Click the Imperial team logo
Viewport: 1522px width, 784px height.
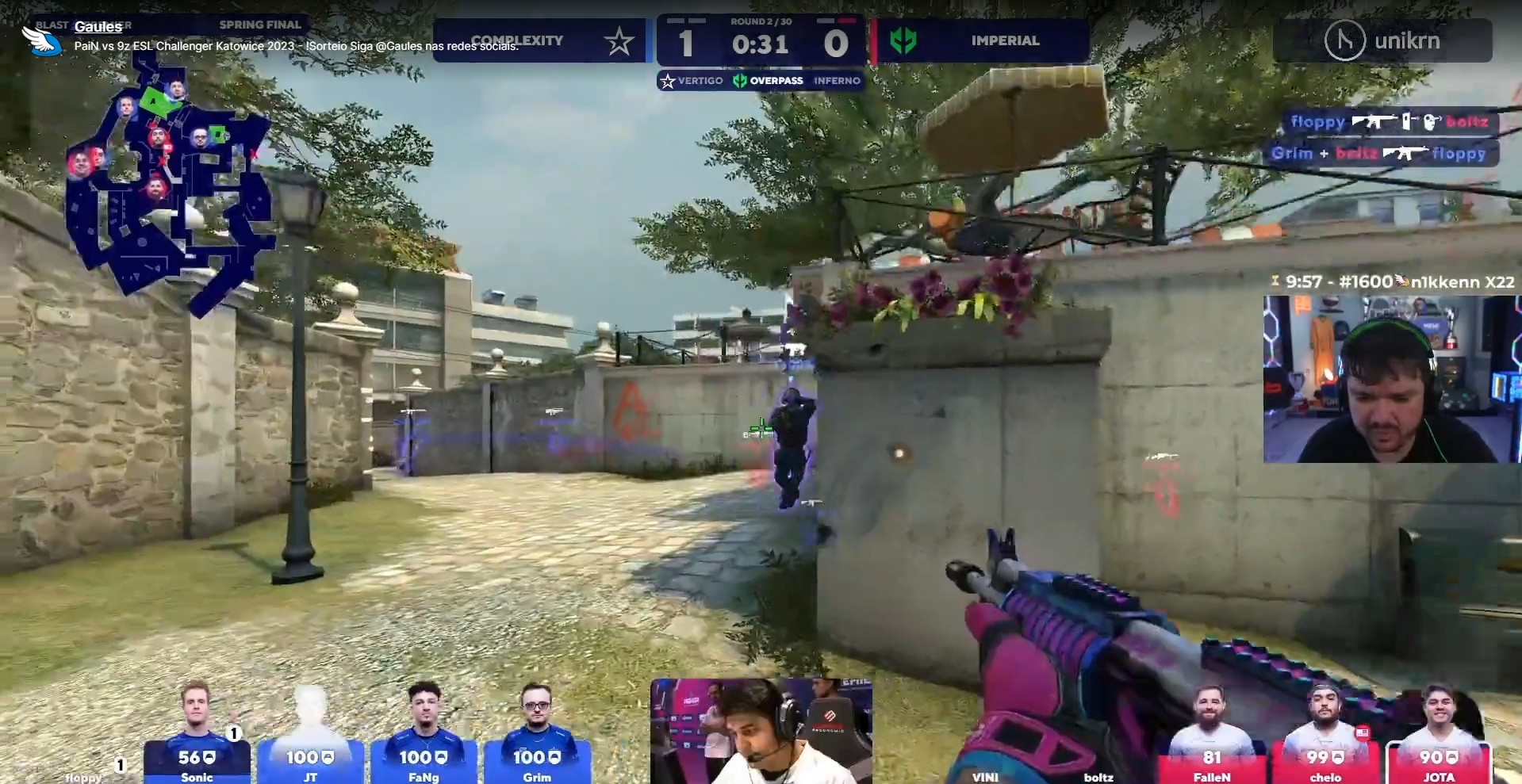tap(904, 40)
